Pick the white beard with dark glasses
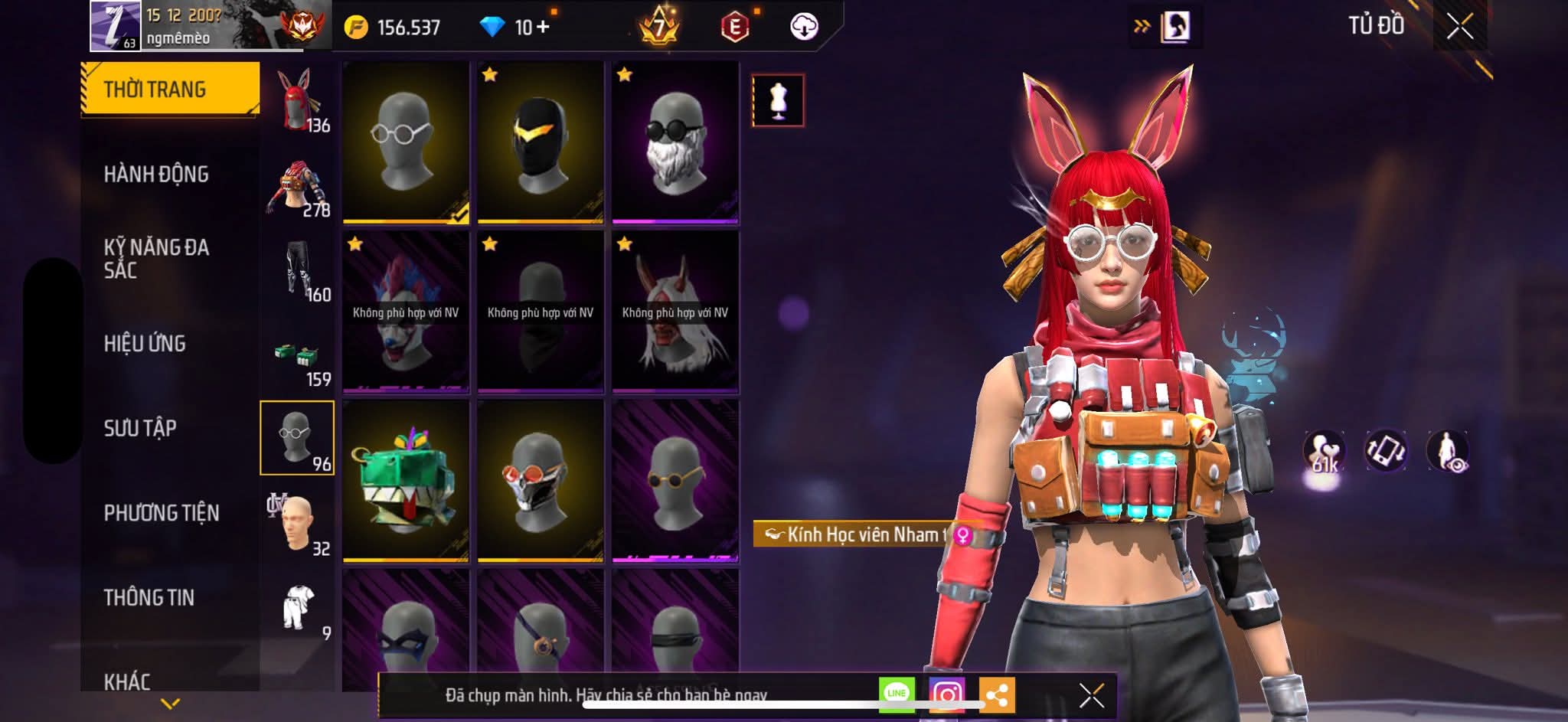1568x722 pixels. (675, 142)
